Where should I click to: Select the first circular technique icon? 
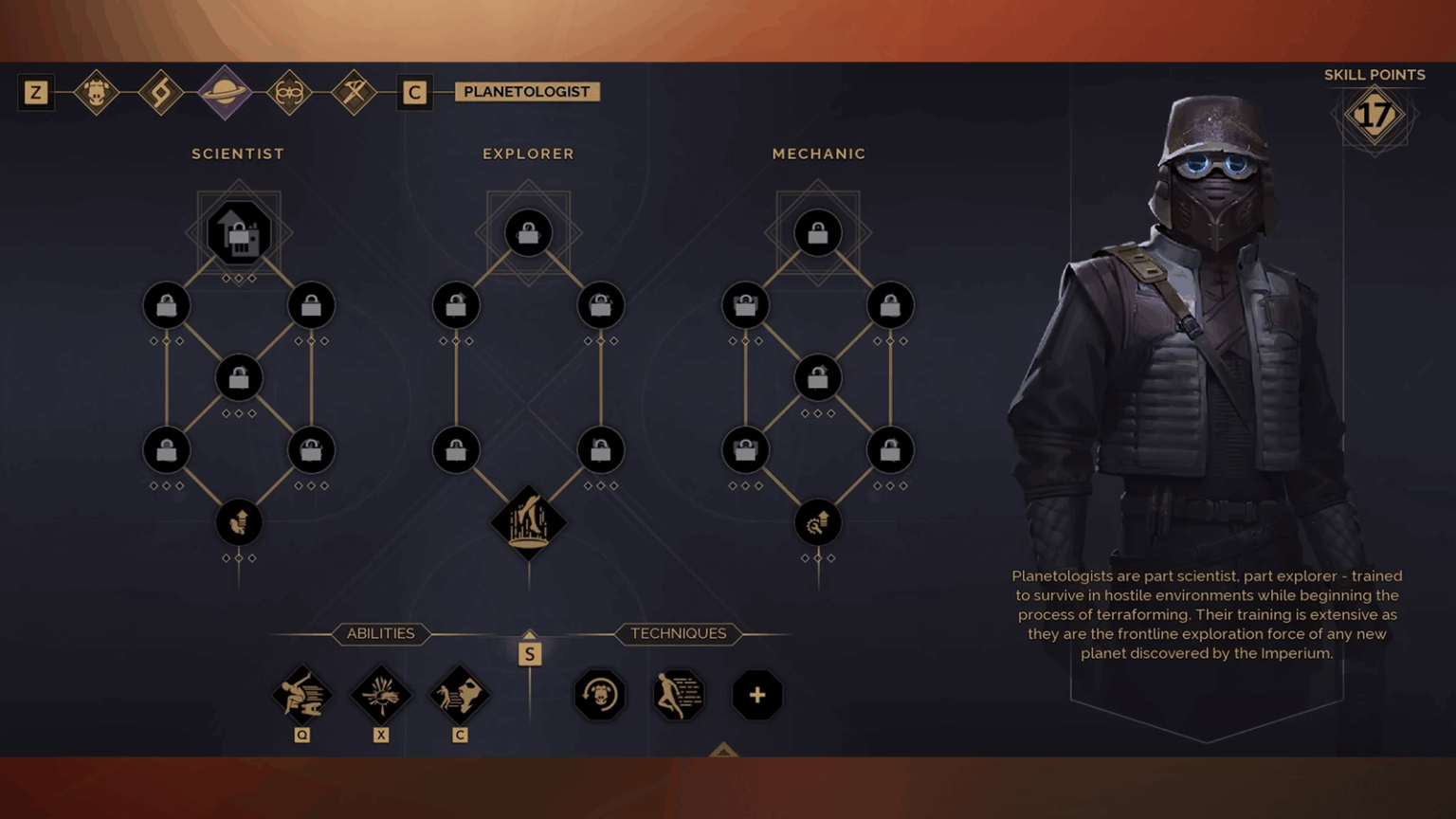click(x=598, y=695)
